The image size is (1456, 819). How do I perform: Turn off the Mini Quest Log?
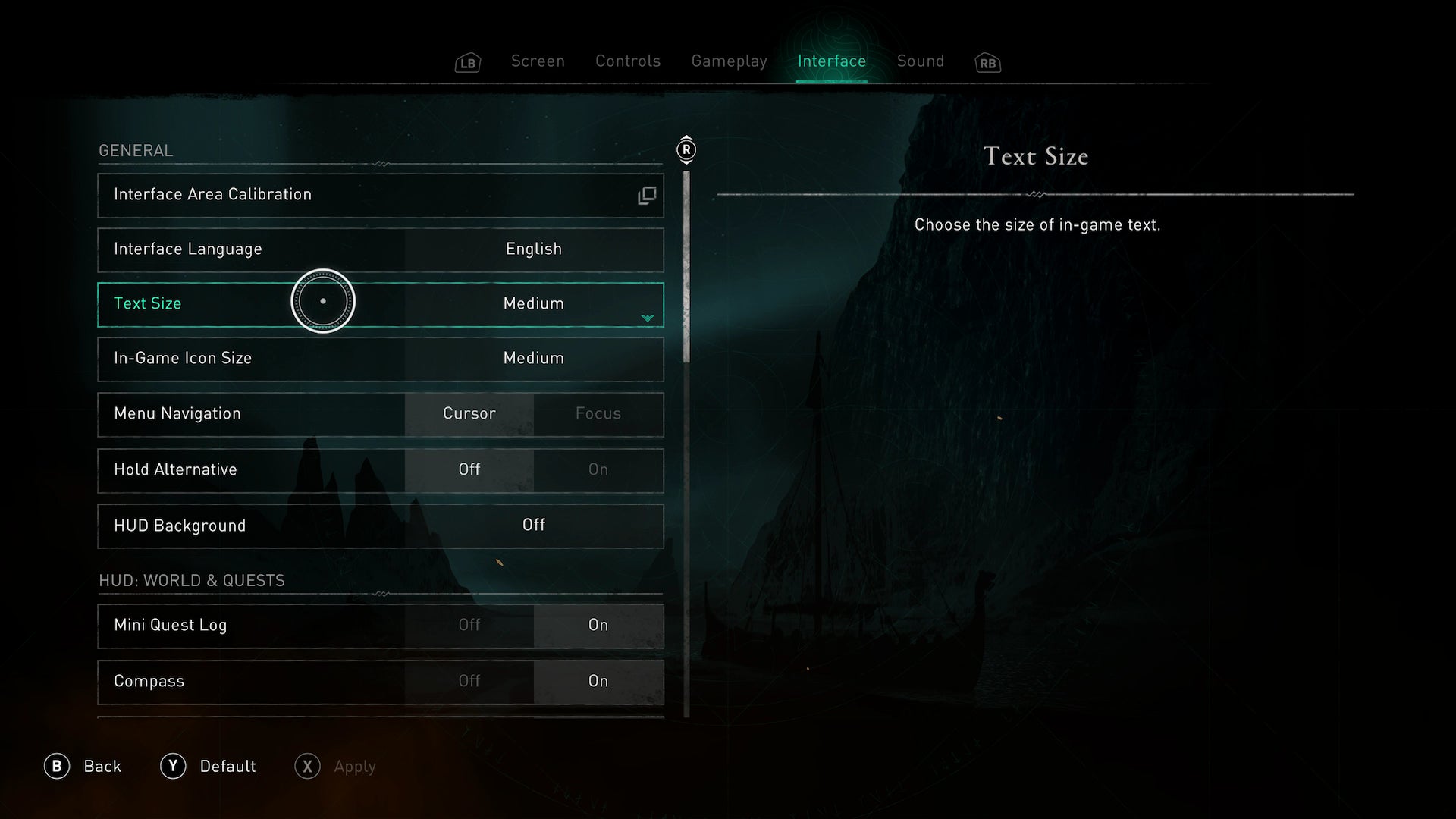click(x=469, y=626)
